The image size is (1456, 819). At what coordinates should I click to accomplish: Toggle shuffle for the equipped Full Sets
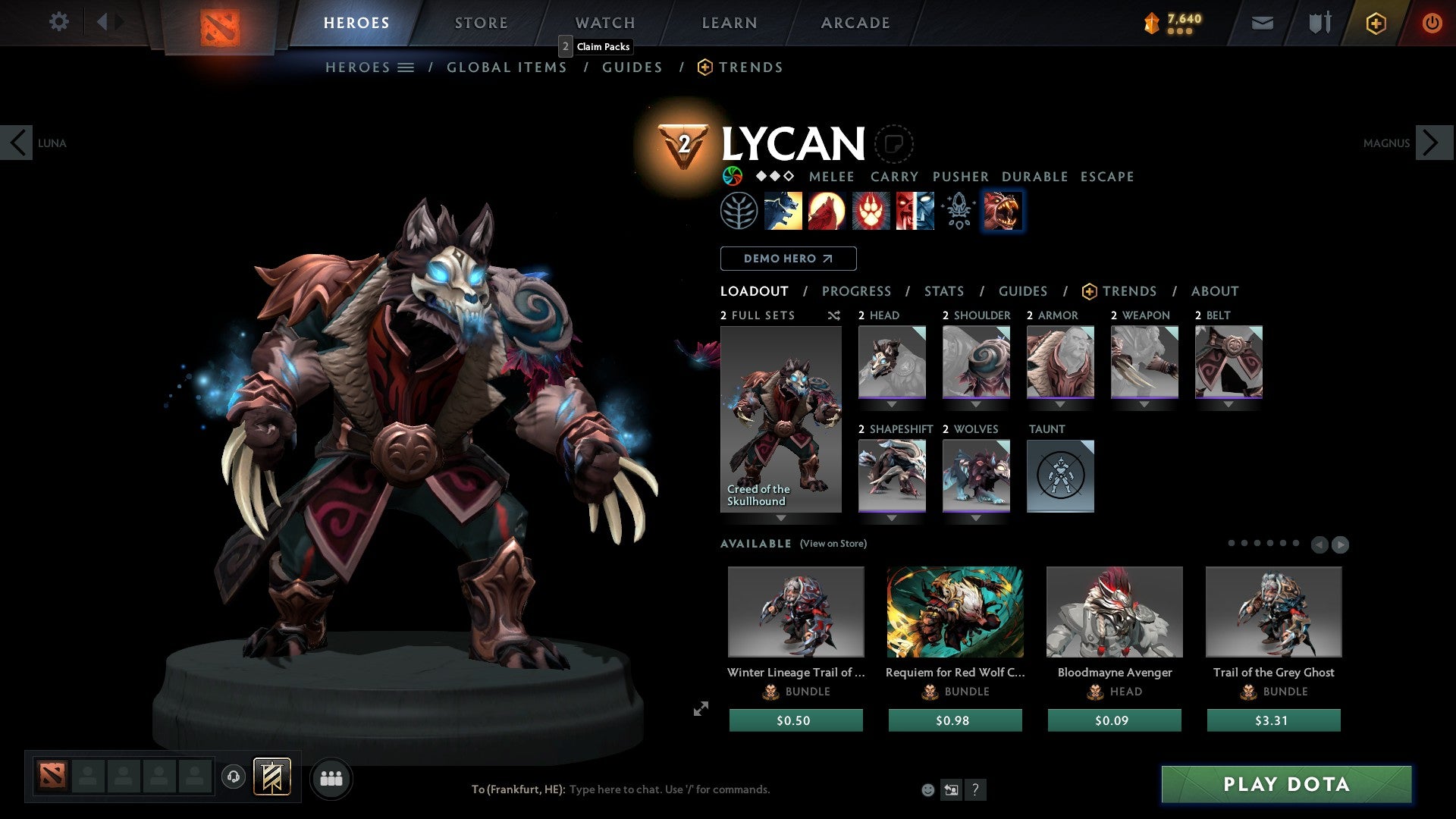[x=833, y=315]
